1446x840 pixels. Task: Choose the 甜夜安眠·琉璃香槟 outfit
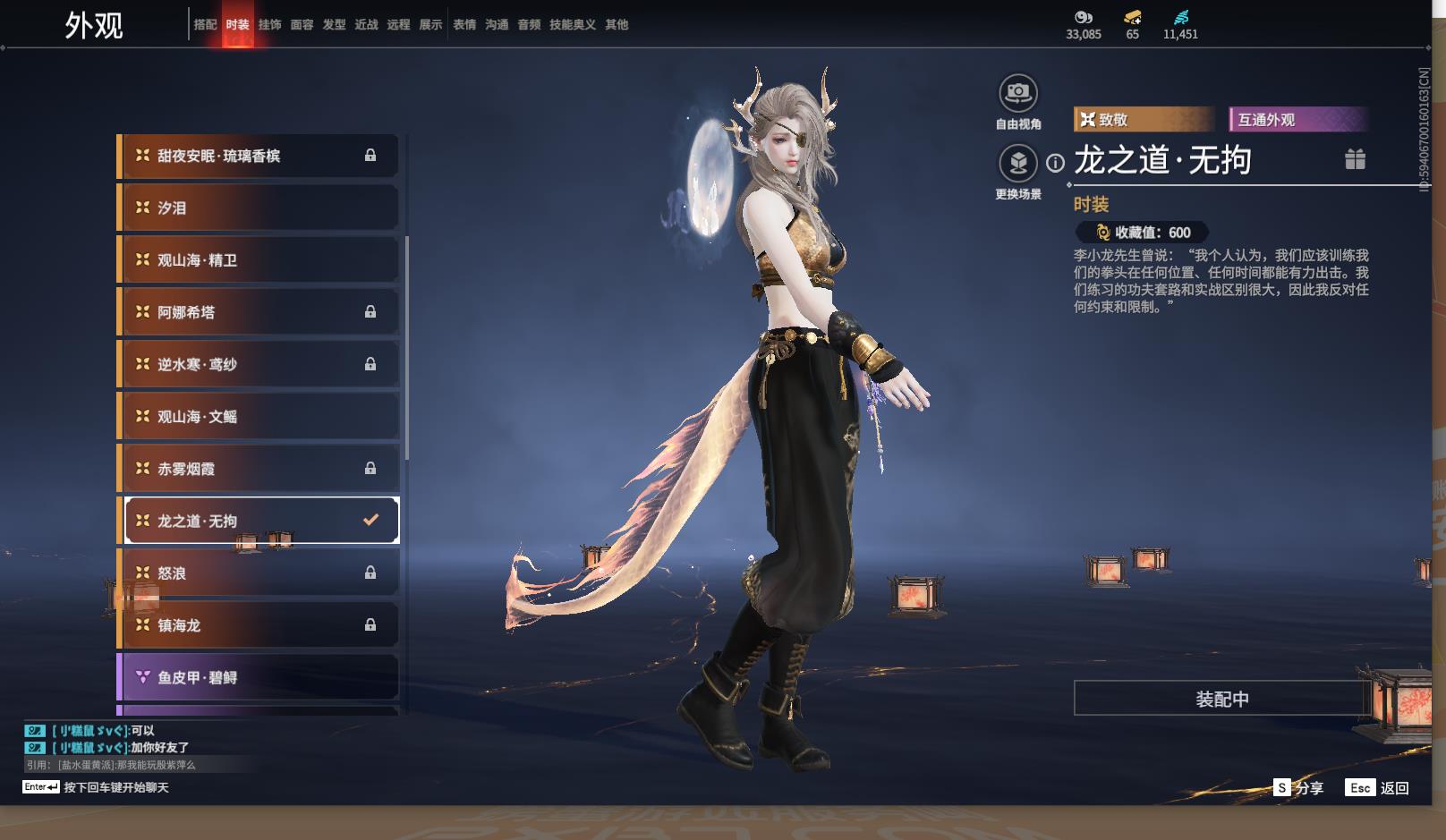pos(259,157)
